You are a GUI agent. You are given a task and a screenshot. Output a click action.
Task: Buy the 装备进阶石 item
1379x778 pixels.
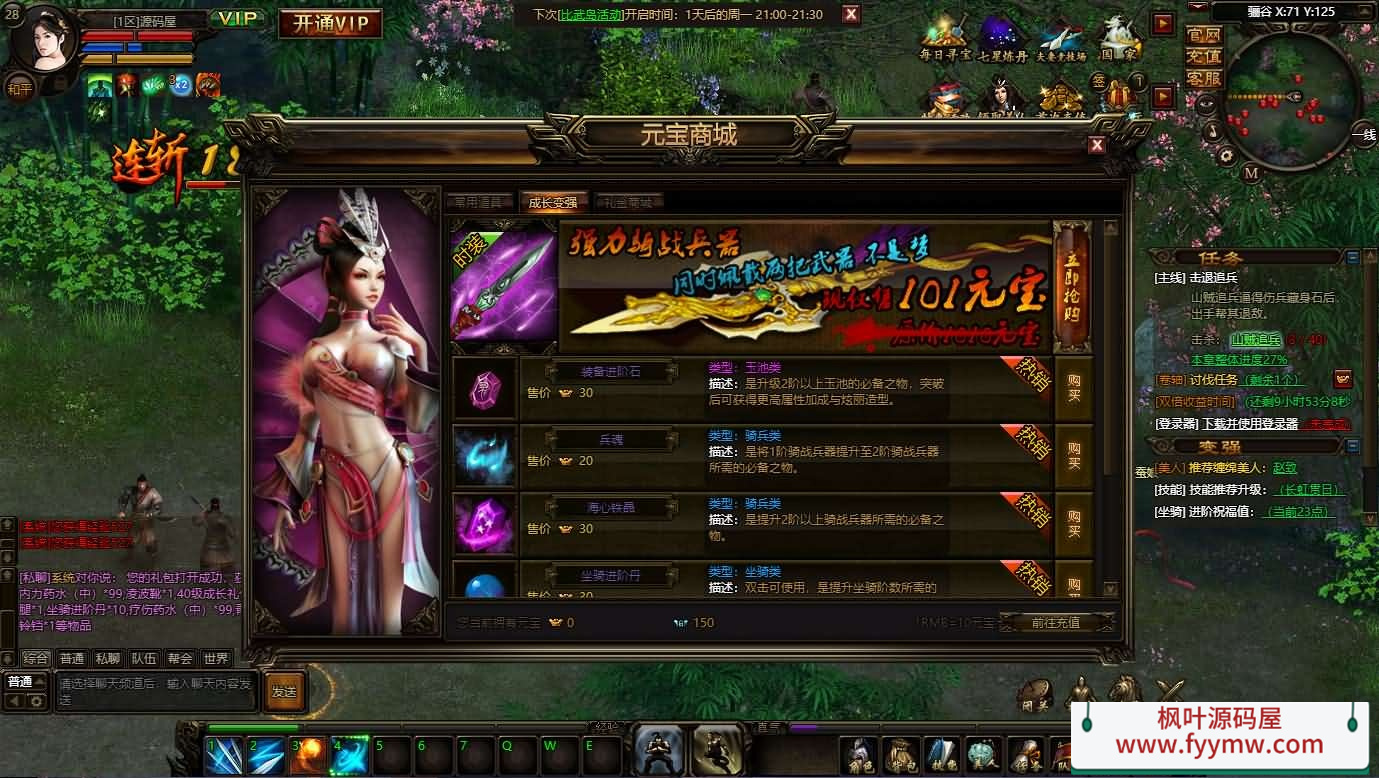pyautogui.click(x=1074, y=388)
